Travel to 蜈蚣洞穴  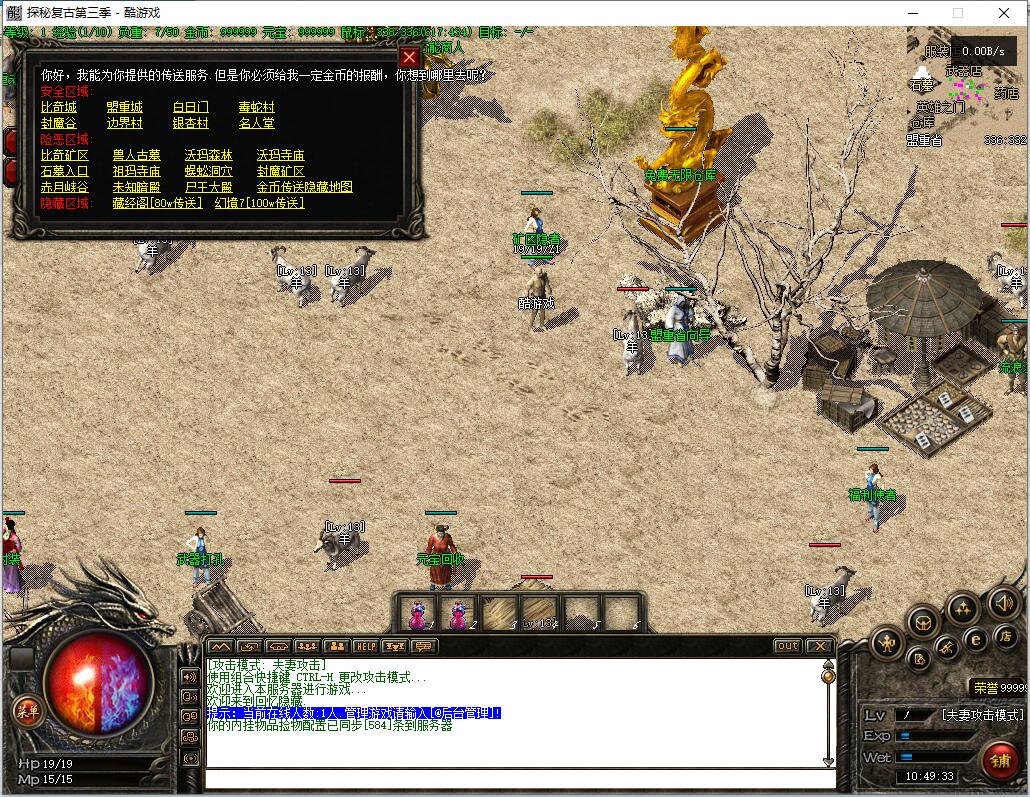click(x=208, y=171)
